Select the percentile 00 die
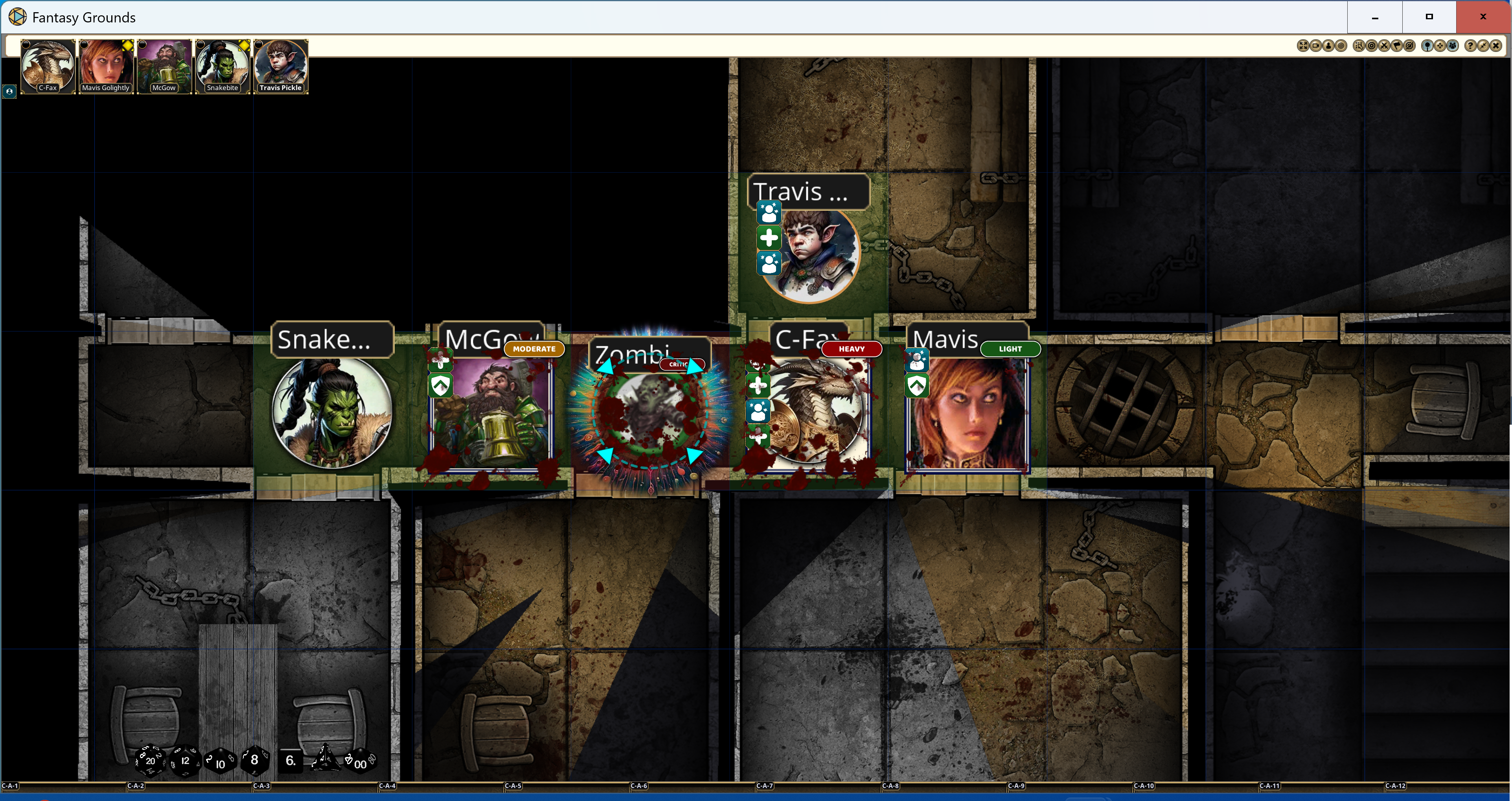This screenshot has width=1512, height=801. 360,762
